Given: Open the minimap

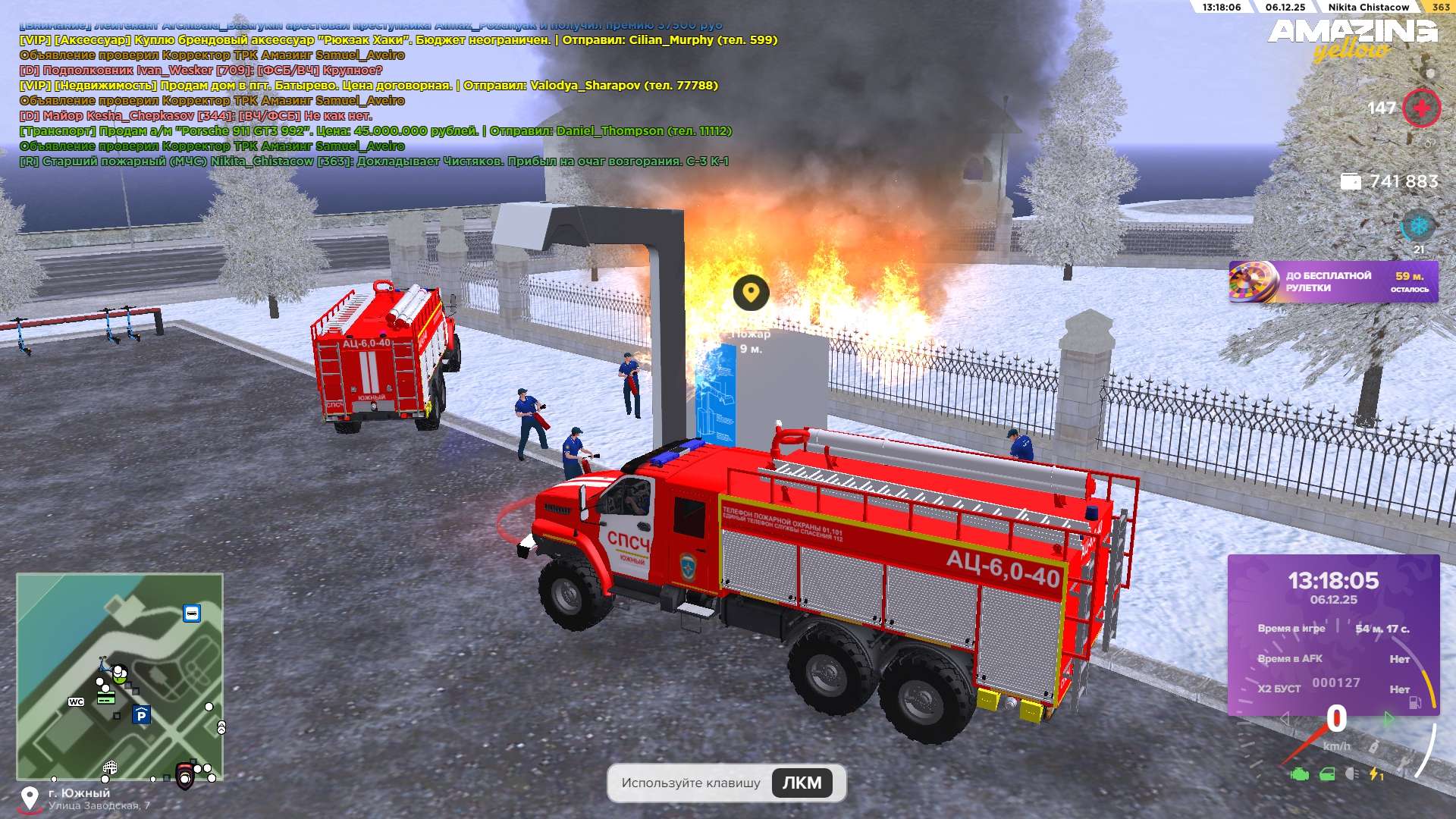Looking at the screenshot, I should 120,676.
